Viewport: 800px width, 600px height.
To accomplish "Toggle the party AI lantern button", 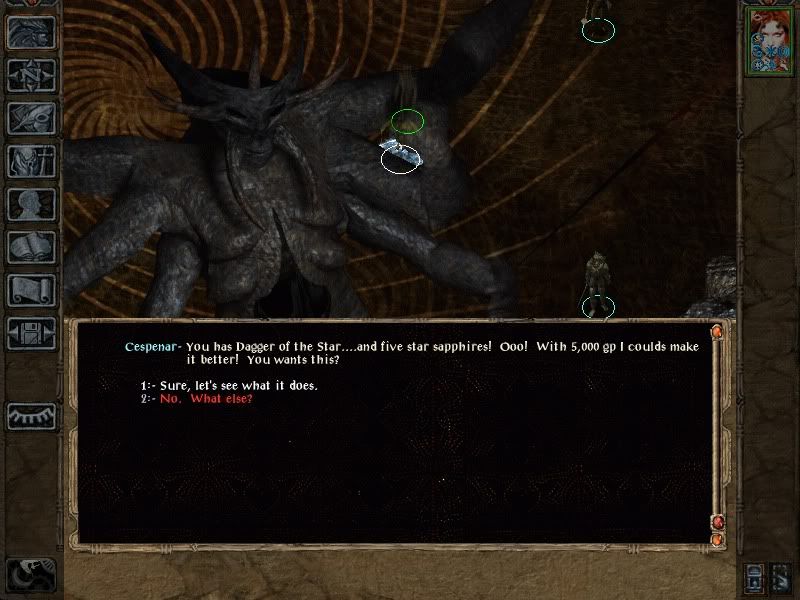I will tap(756, 577).
